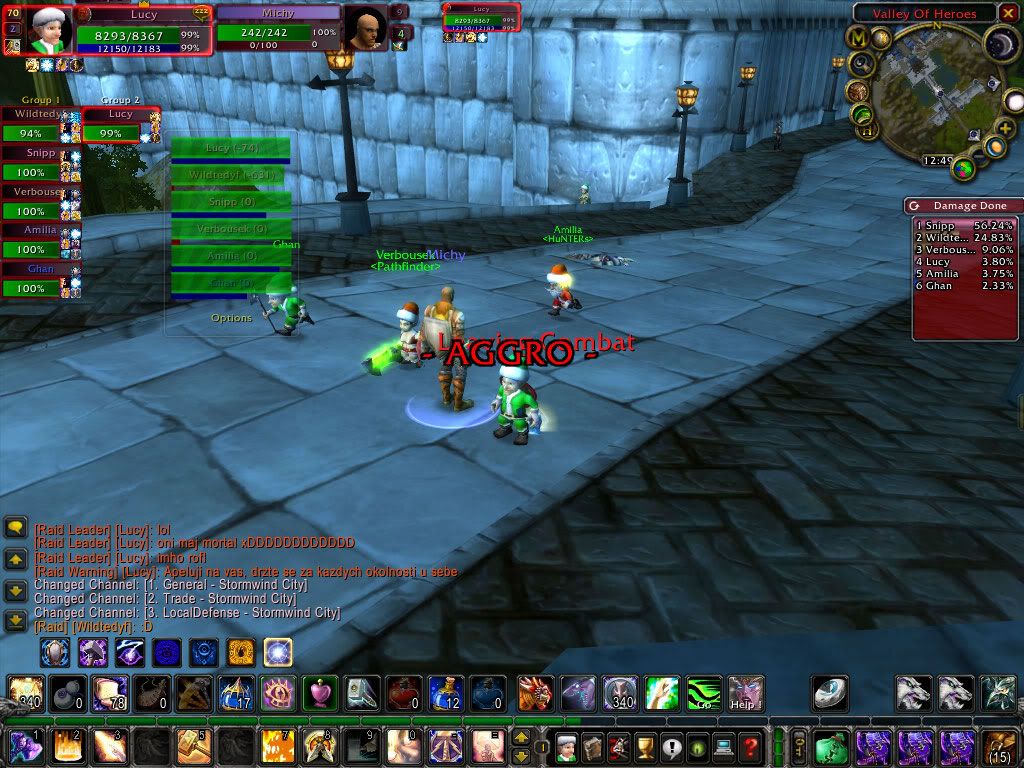Zoom in on the minimap
Image resolution: width=1024 pixels, height=768 pixels.
click(x=1006, y=129)
